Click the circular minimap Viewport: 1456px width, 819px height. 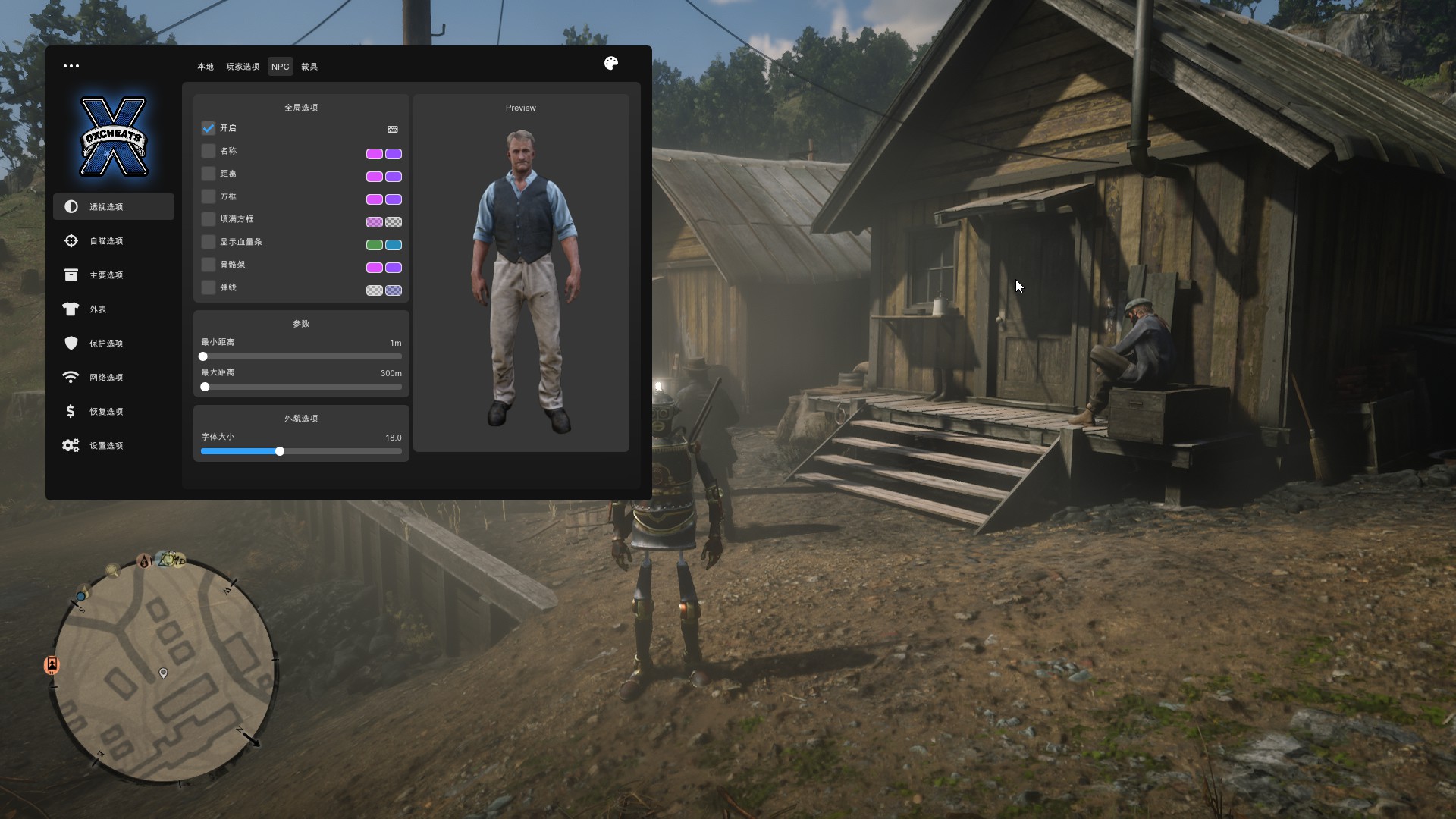pos(163,671)
